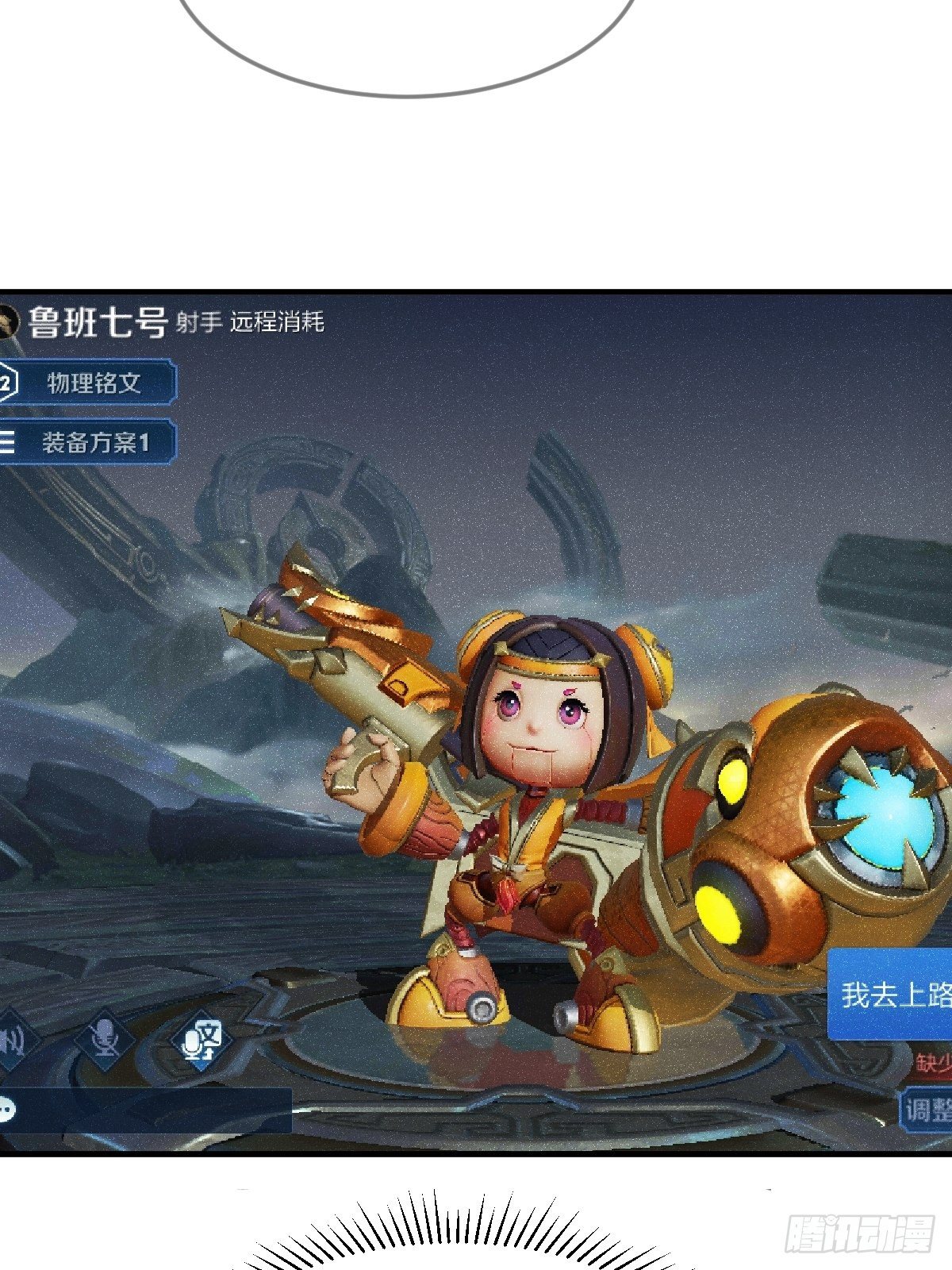Activate the voice-to-text microphone icon
952x1270 pixels.
pyautogui.click(x=202, y=1038)
